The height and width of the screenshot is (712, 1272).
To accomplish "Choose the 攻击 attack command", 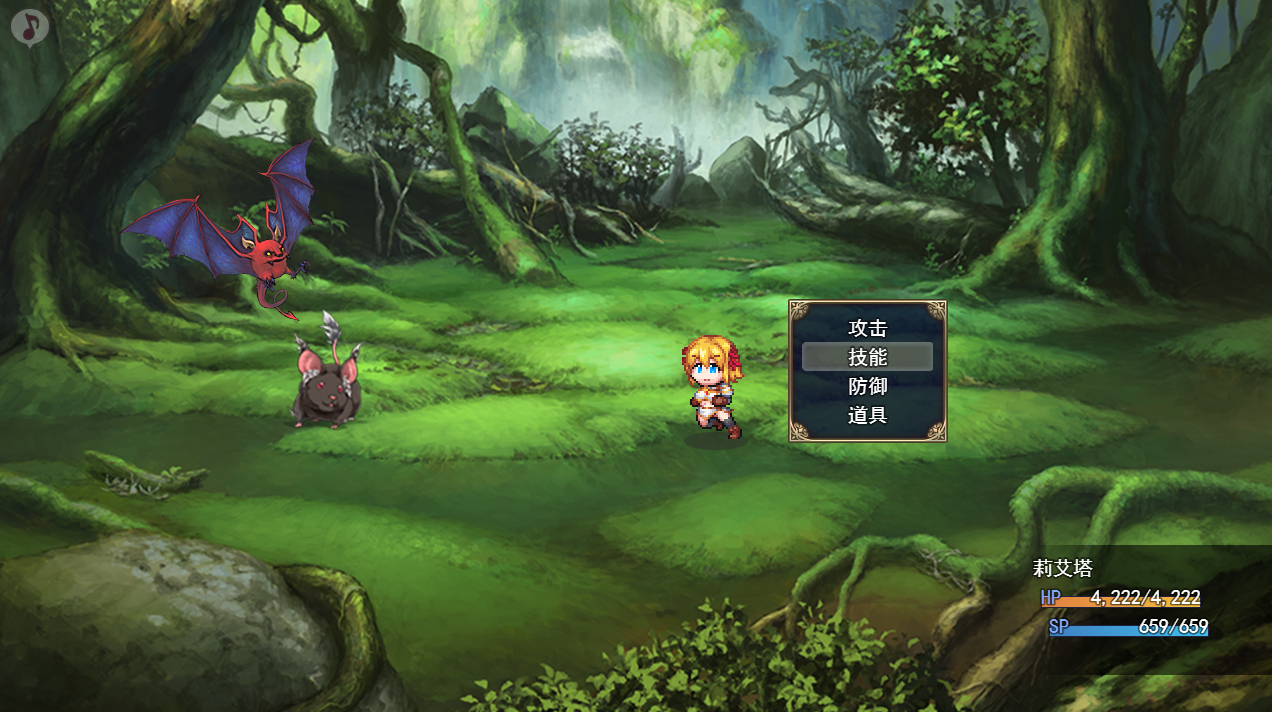I will [x=867, y=328].
